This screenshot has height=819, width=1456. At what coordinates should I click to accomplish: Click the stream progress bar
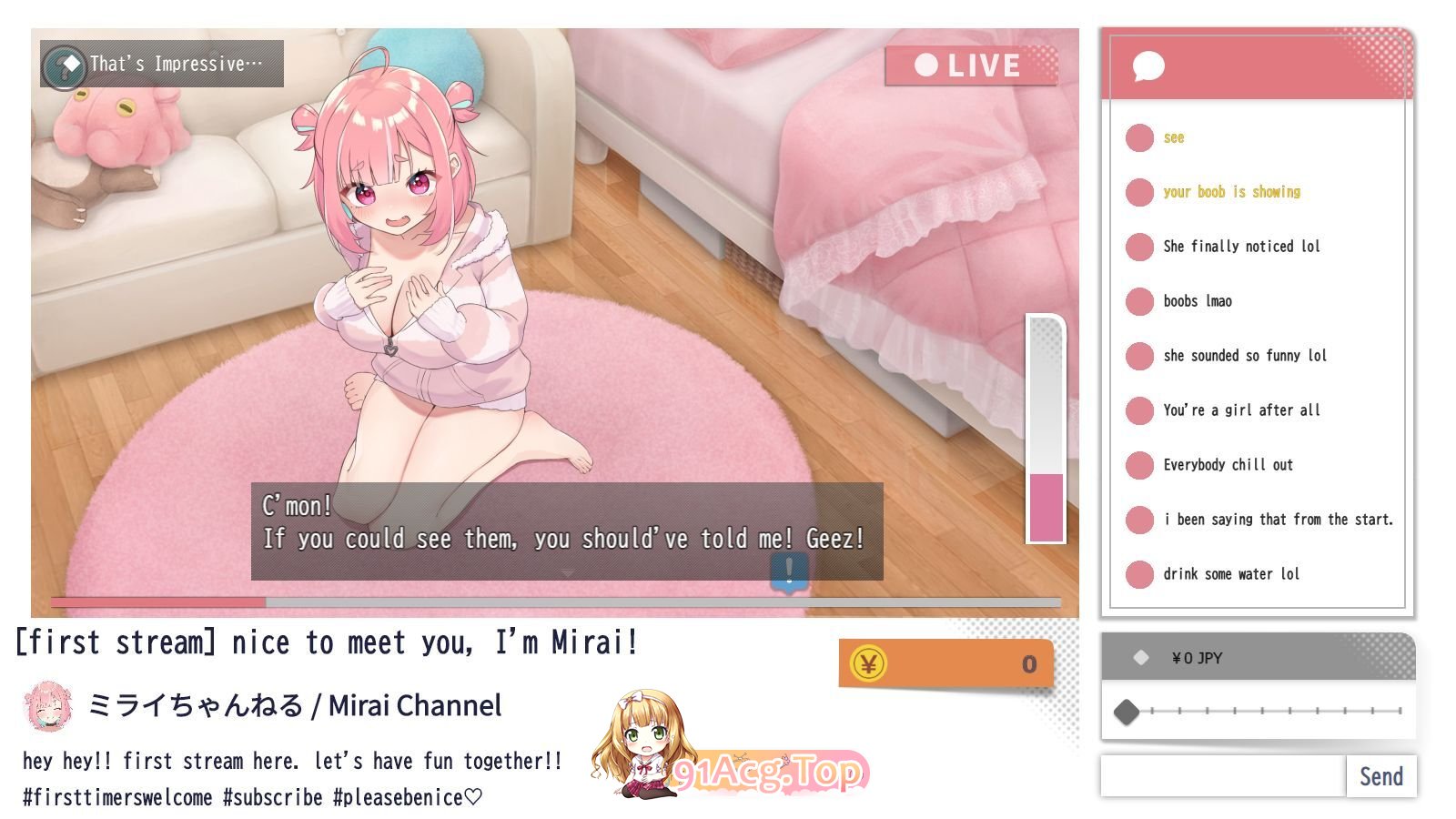click(555, 602)
